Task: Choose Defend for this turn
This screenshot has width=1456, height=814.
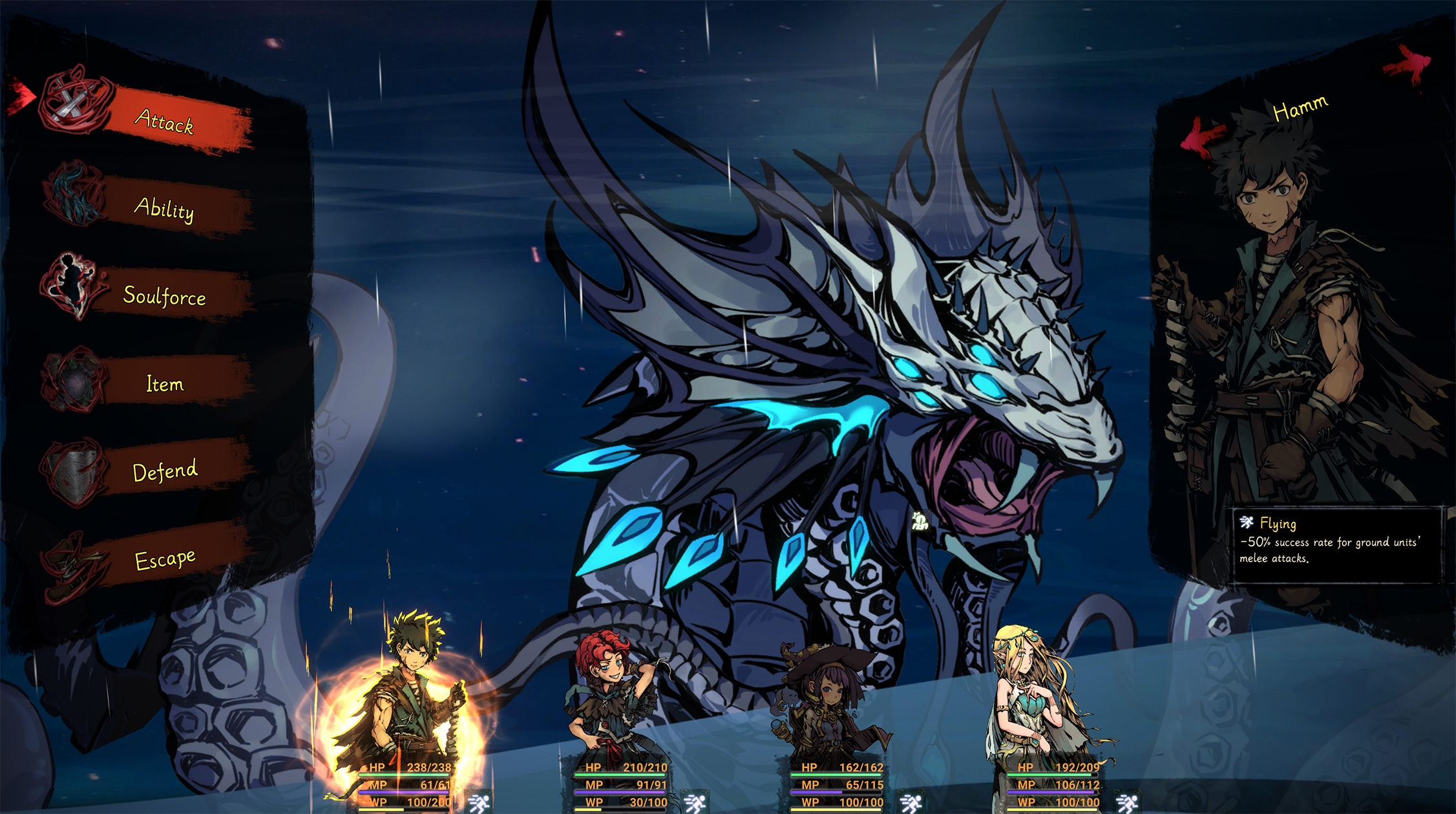Action: click(x=164, y=471)
